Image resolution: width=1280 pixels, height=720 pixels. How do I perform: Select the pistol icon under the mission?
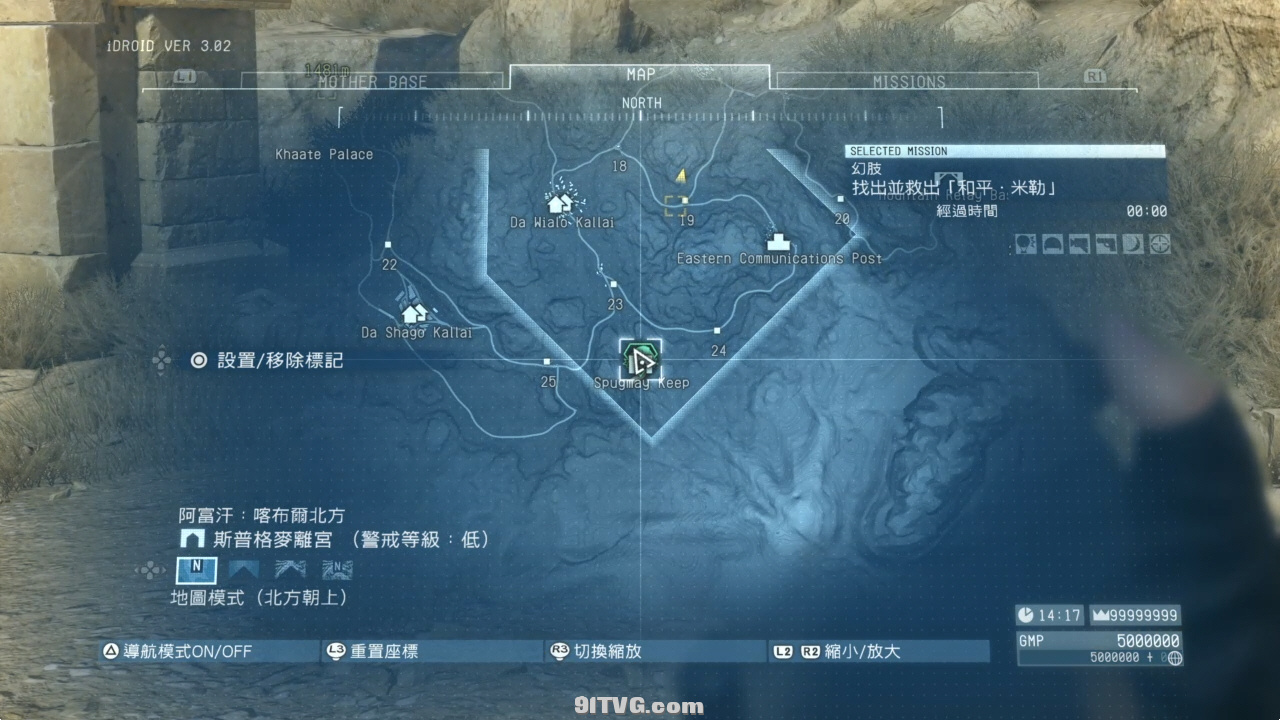pyautogui.click(x=1106, y=244)
